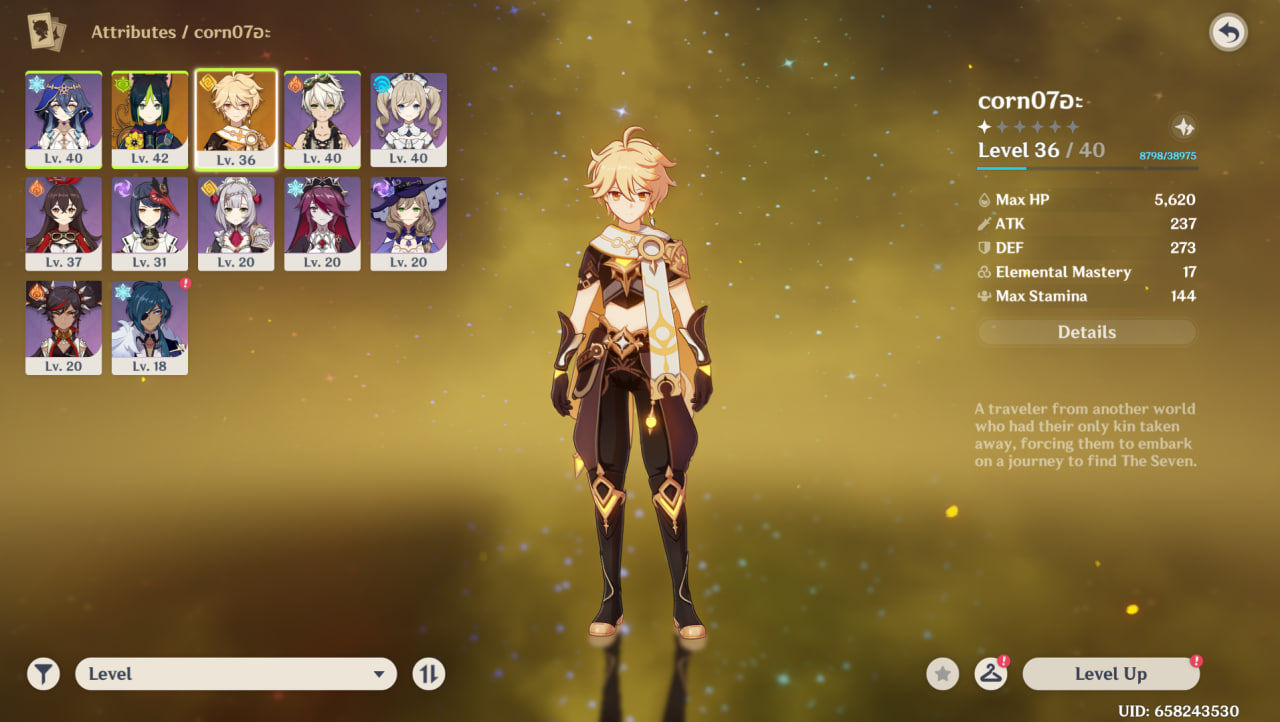
Task: Select the Lv. 36 Traveler portrait
Action: [236, 118]
